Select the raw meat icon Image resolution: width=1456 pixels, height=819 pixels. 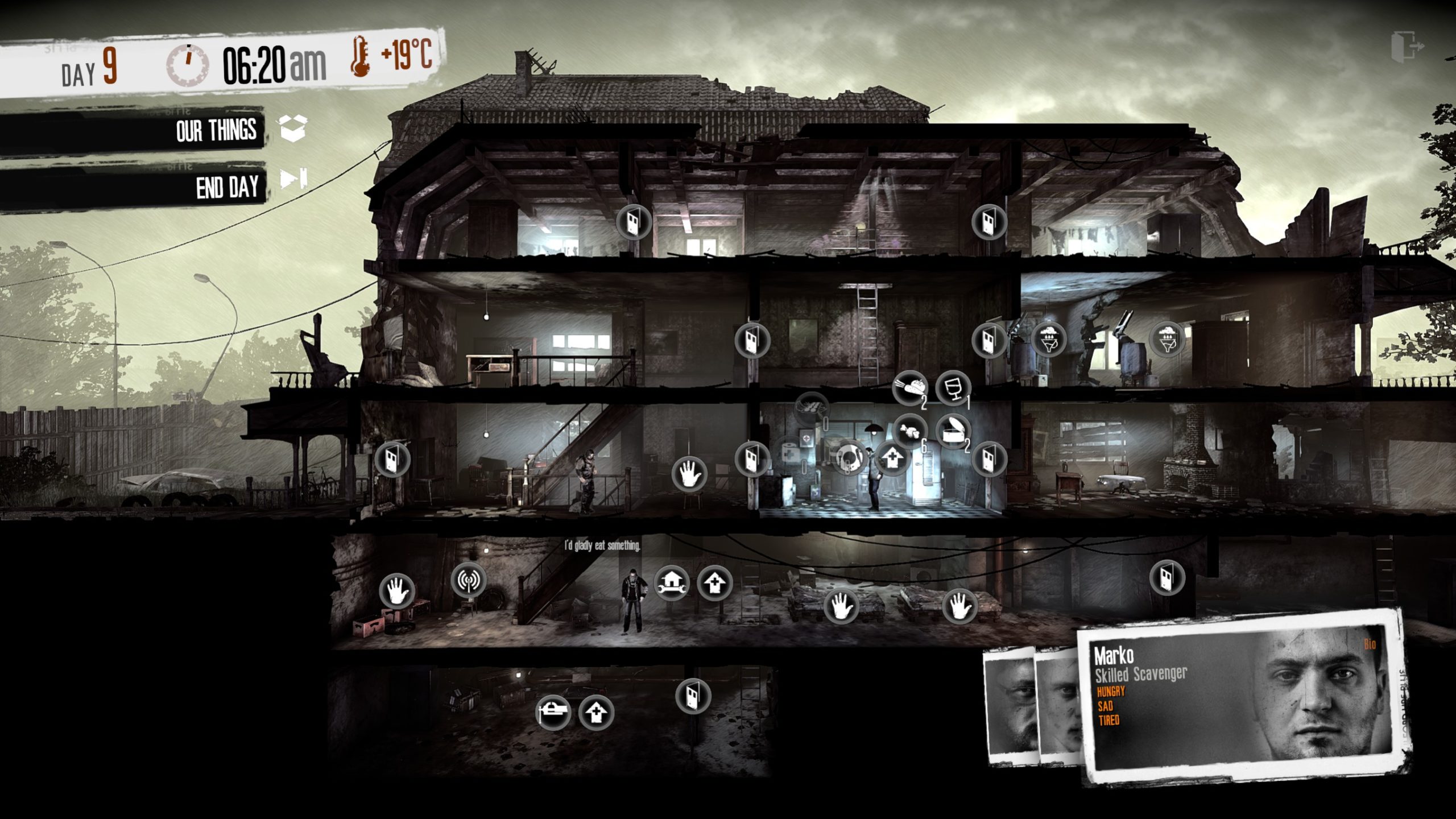(x=909, y=431)
